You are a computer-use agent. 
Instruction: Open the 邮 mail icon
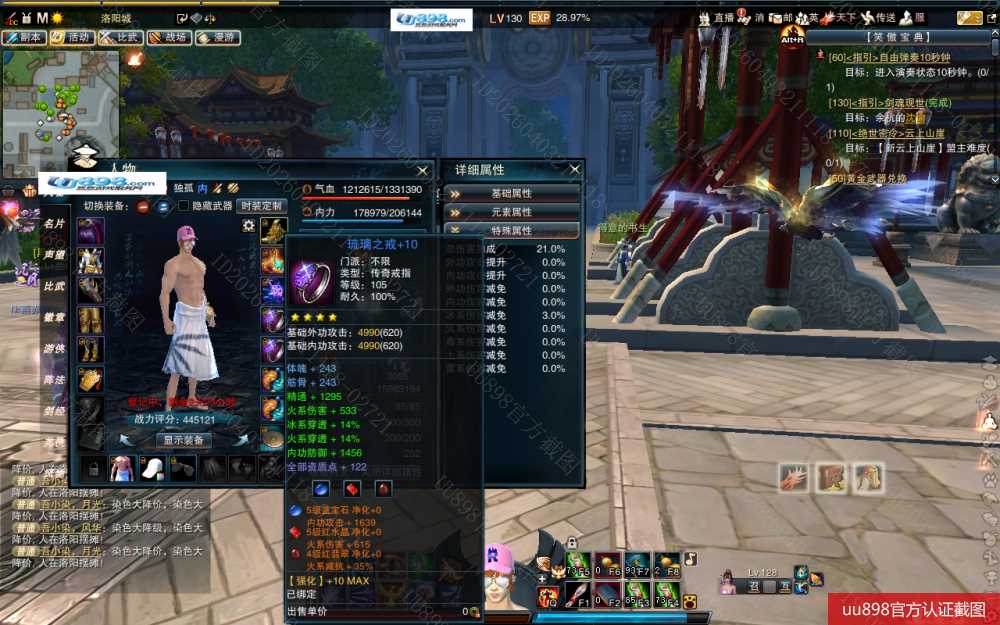(x=783, y=18)
